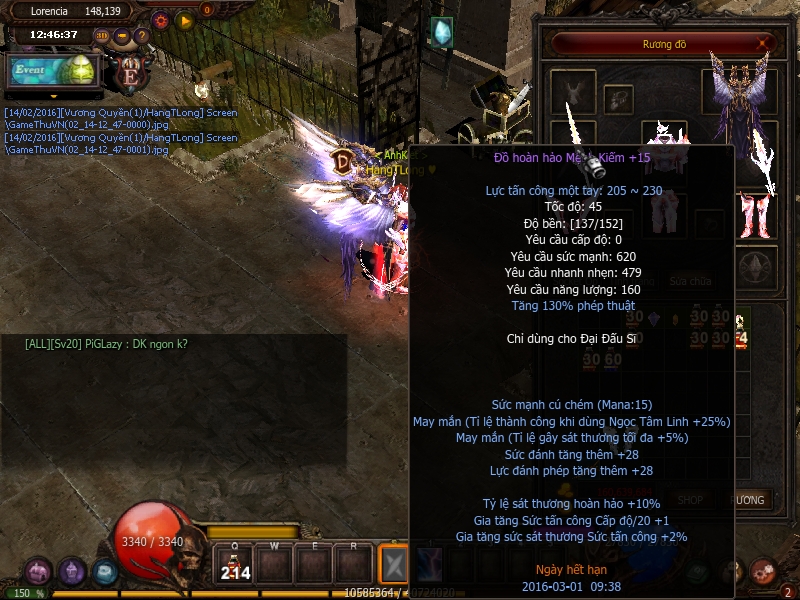Image resolution: width=800 pixels, height=600 pixels.
Task: Click the orange play arrow button
Action: click(x=184, y=19)
